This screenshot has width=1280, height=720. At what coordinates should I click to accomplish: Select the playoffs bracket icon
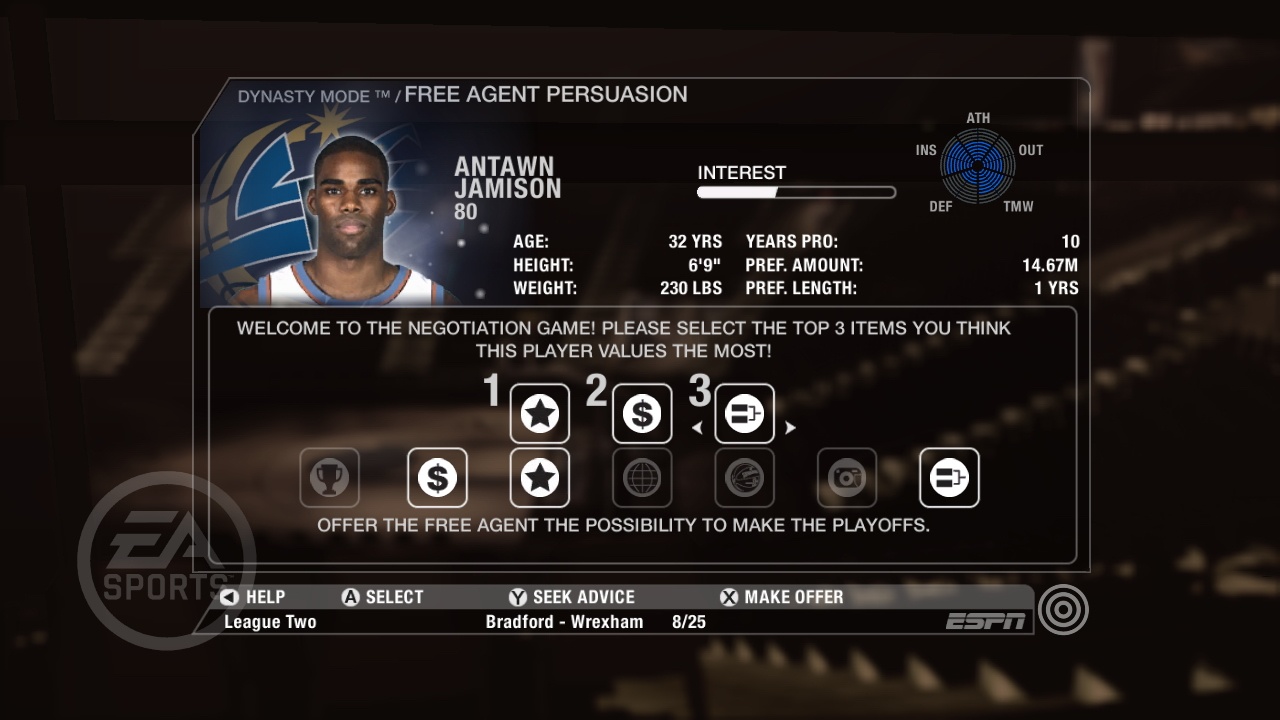pyautogui.click(x=948, y=478)
